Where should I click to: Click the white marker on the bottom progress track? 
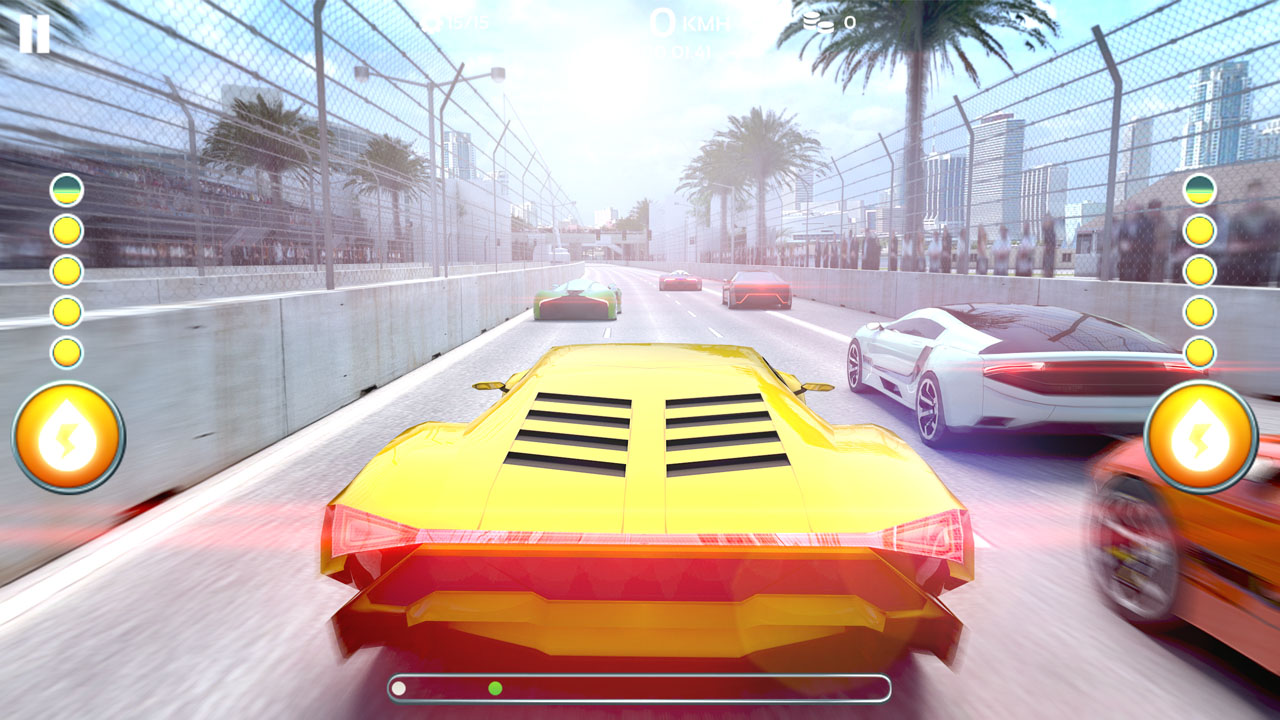point(398,688)
